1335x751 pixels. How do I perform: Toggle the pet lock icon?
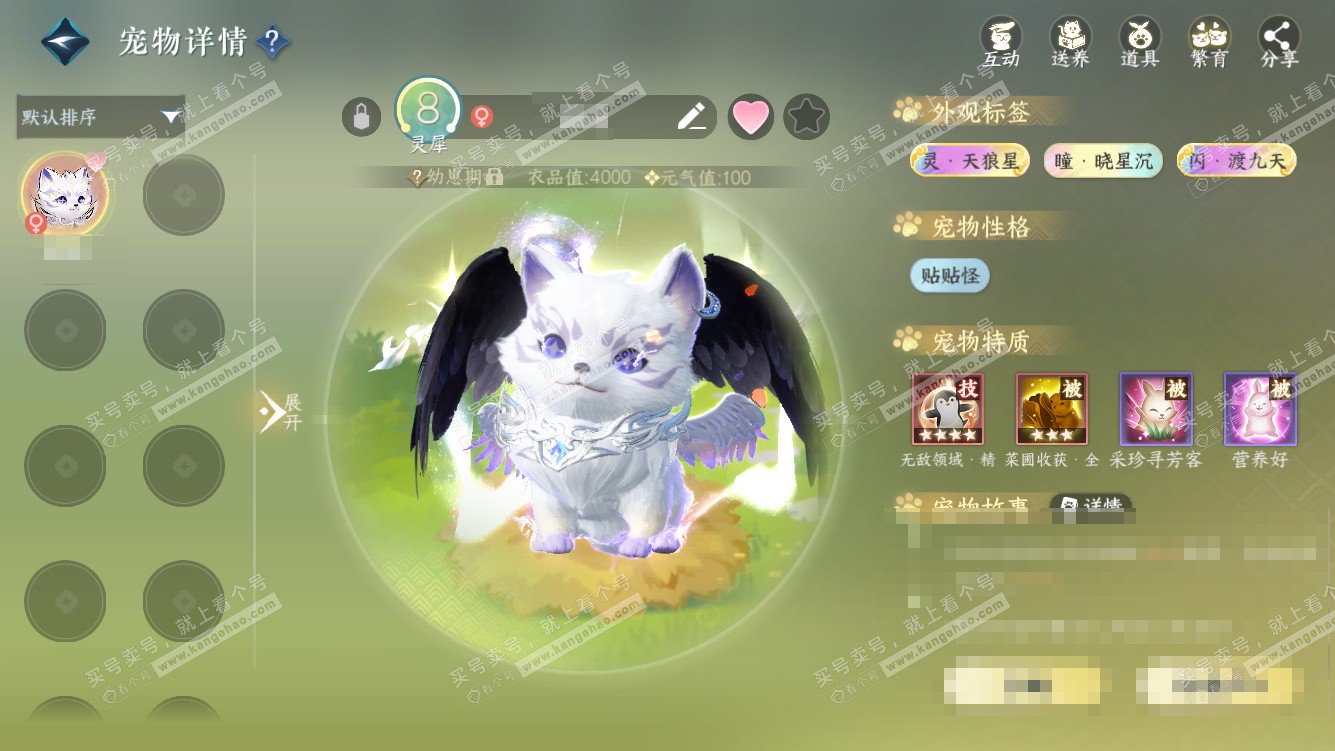[361, 117]
